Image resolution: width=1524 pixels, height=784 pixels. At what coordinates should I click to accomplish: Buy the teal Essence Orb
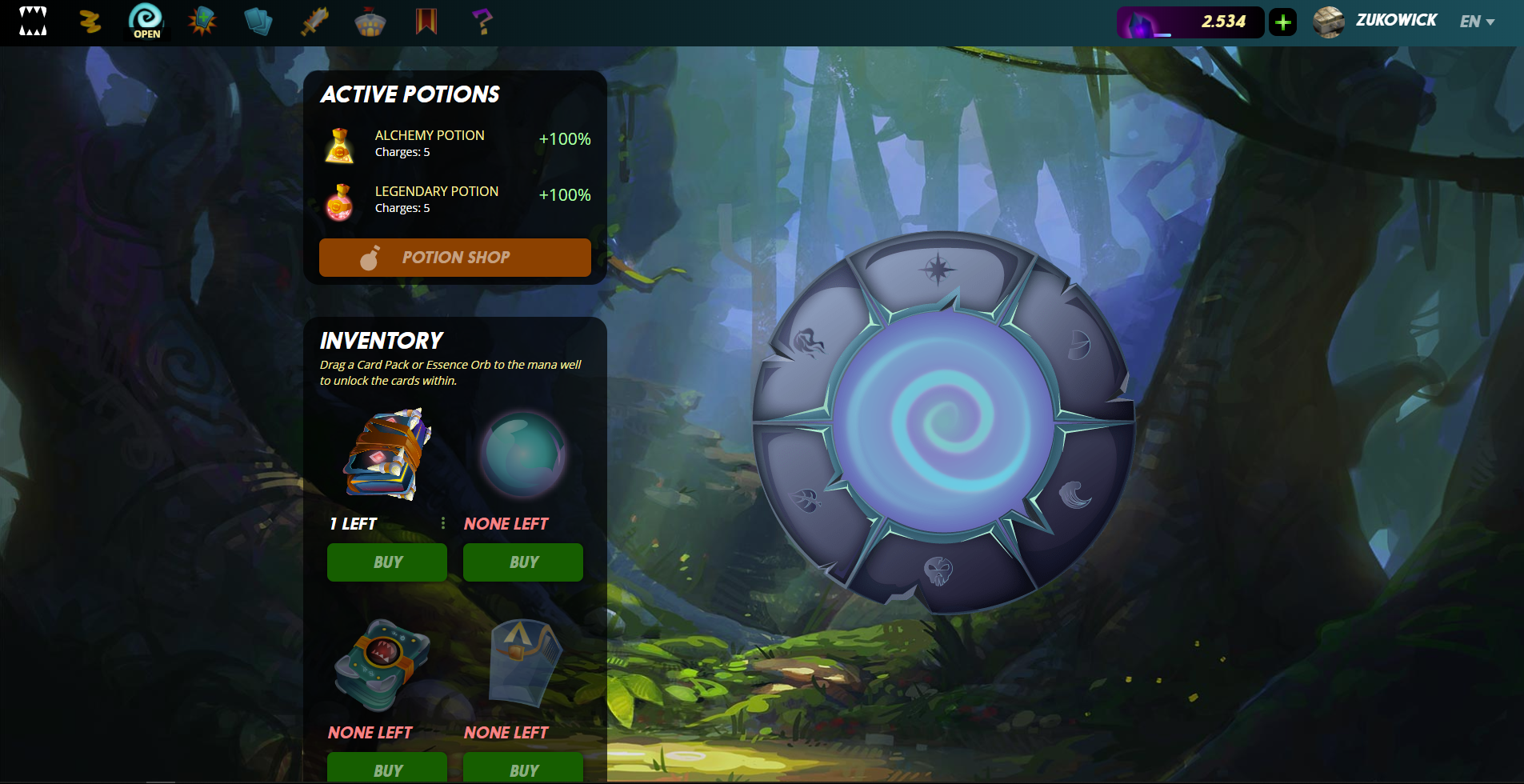pos(523,562)
